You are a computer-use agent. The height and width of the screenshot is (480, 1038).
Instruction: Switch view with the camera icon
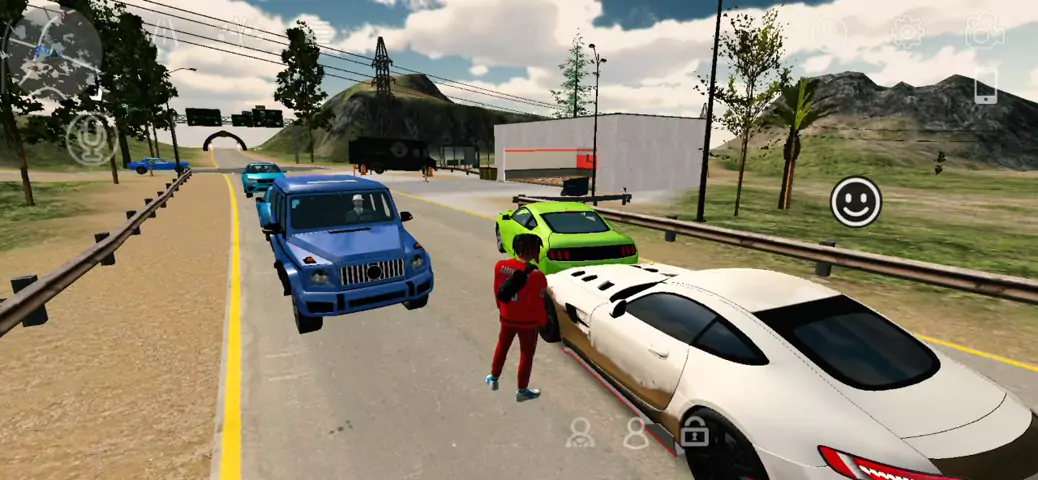pyautogui.click(x=984, y=31)
